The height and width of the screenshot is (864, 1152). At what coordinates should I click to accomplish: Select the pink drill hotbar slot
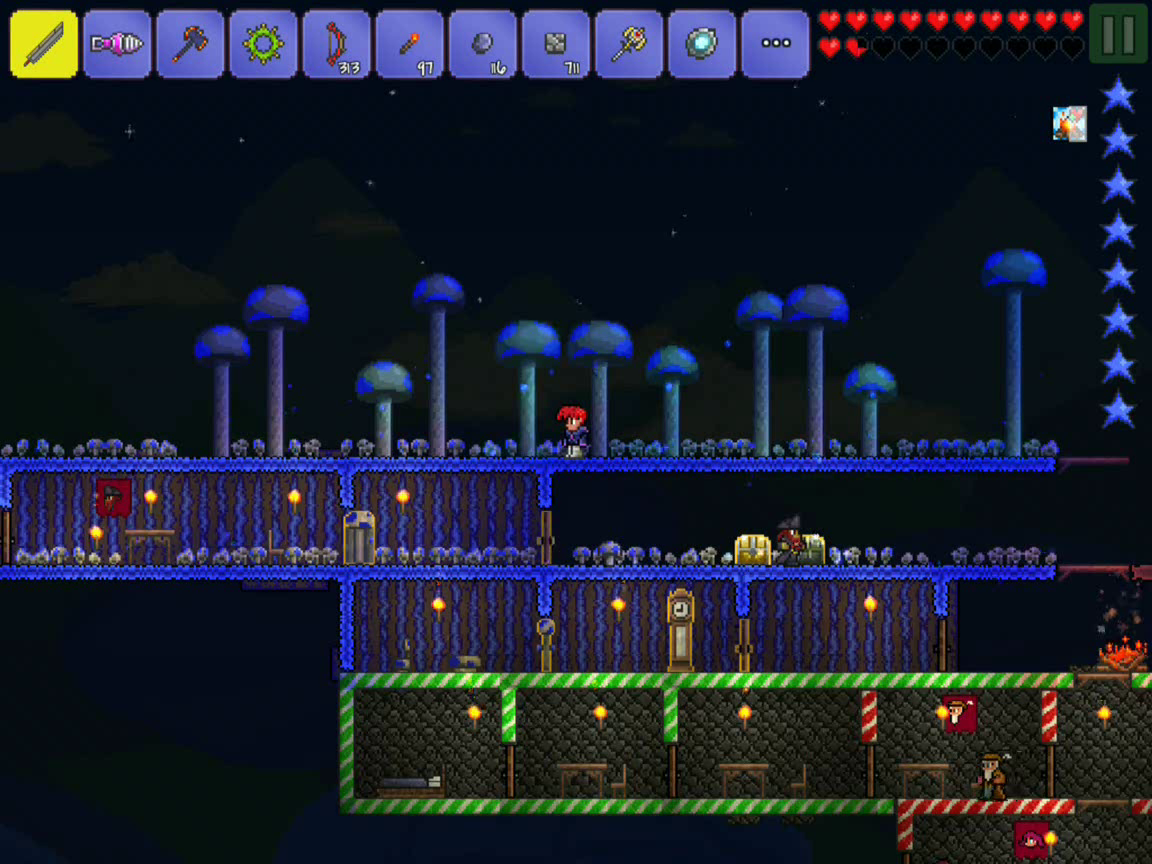click(x=117, y=44)
